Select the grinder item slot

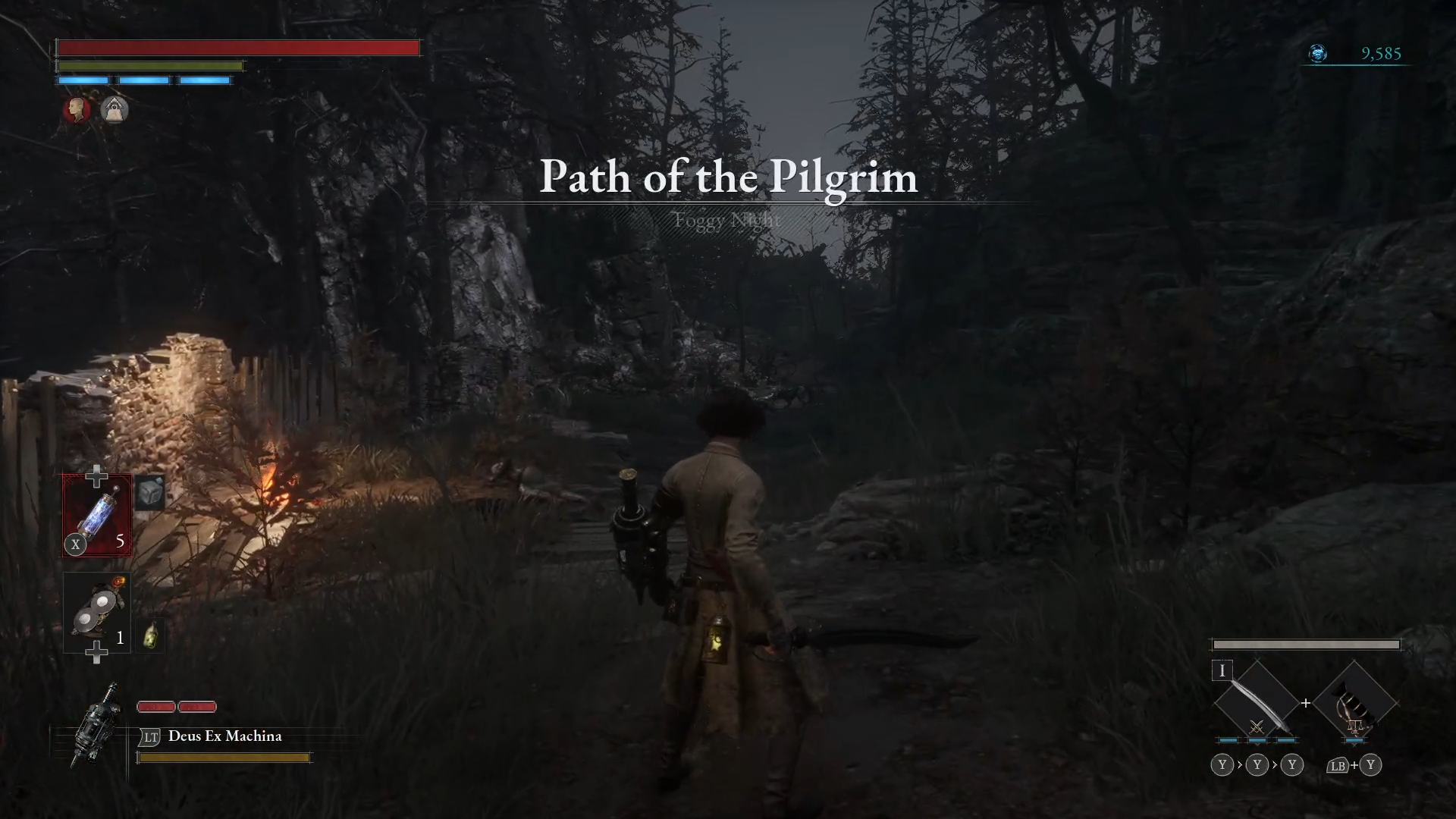[97, 613]
